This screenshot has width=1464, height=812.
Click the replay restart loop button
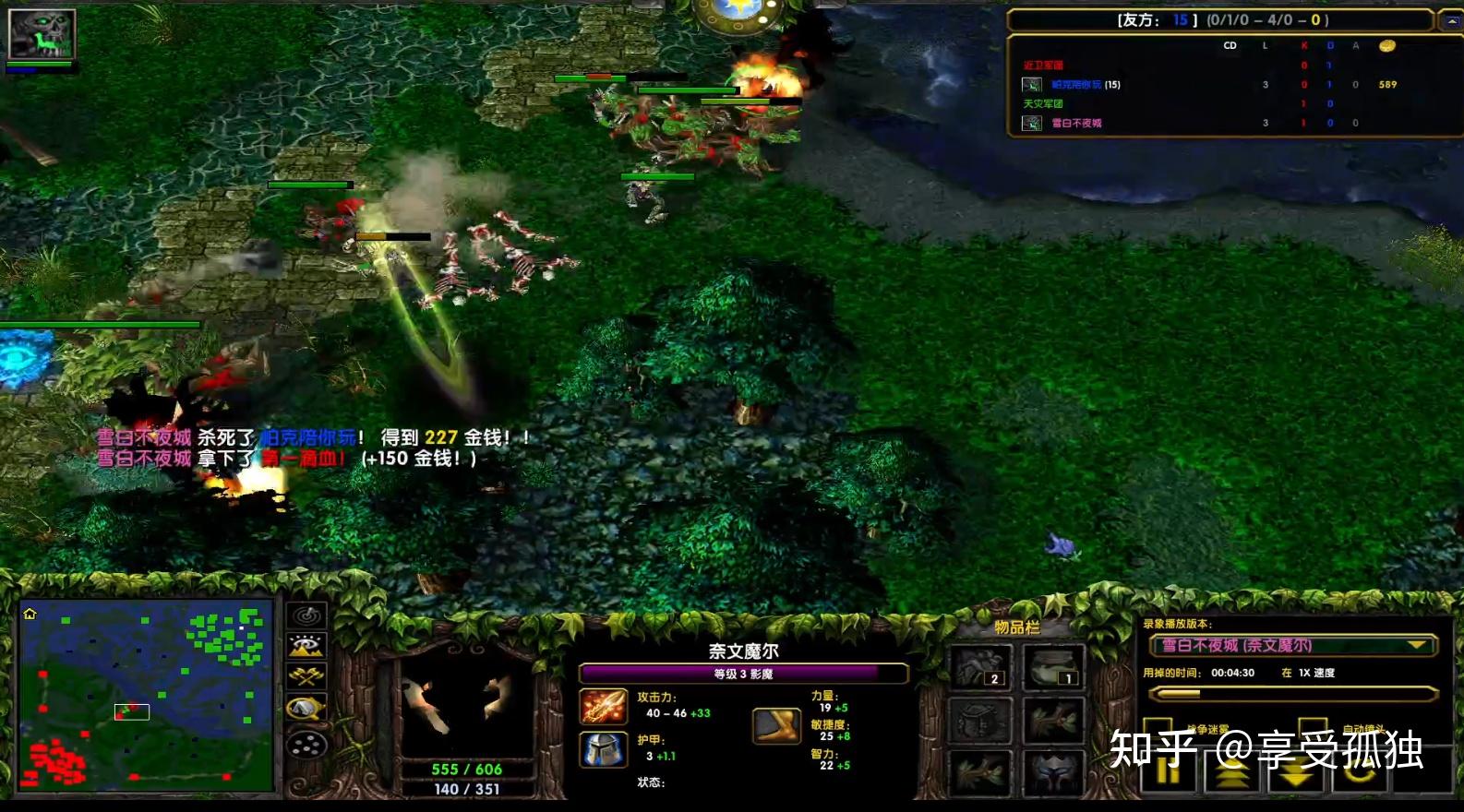[x=1360, y=773]
